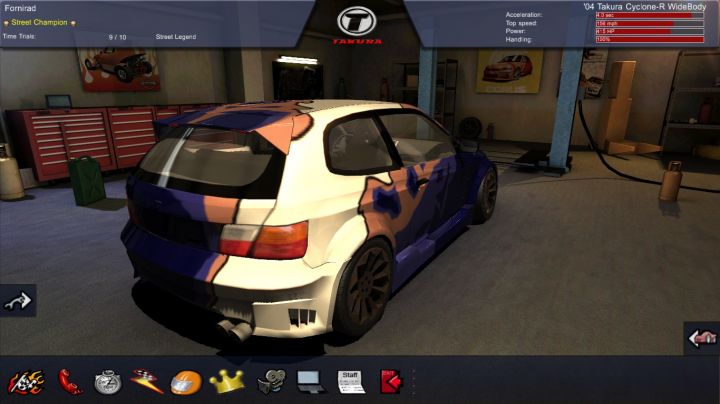This screenshot has height=404, width=720.
Task: Open the stopwatch time trials icon
Action: coord(108,381)
